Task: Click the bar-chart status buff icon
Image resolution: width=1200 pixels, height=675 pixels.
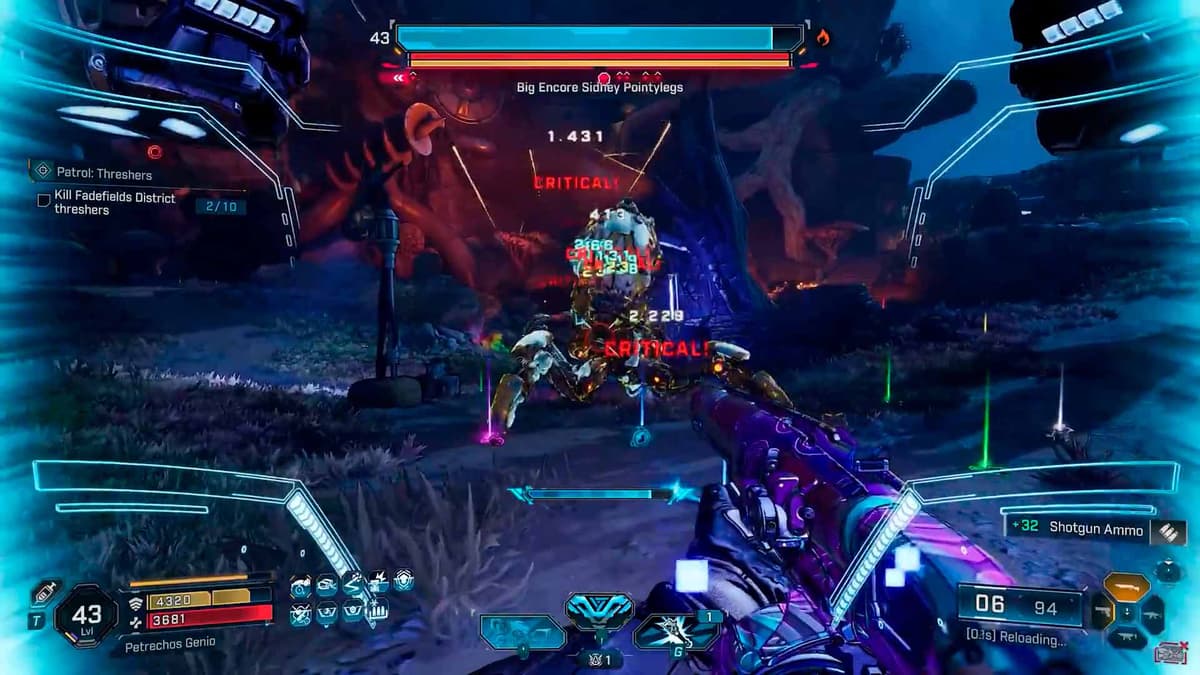Action: tap(378, 610)
